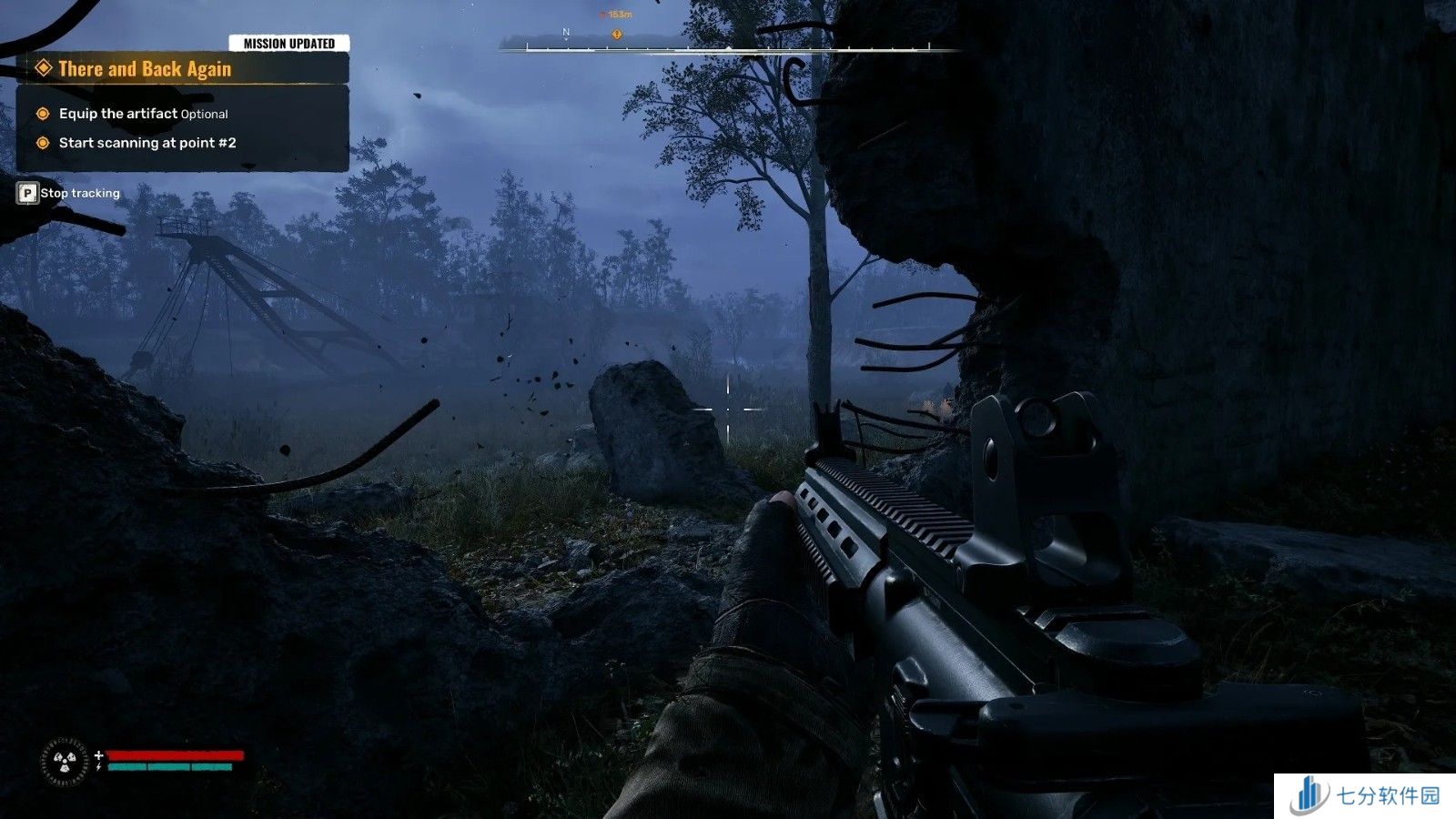Select the "There and Back Again" mission title
Screen dimensions: 1456x819
click(x=145, y=69)
